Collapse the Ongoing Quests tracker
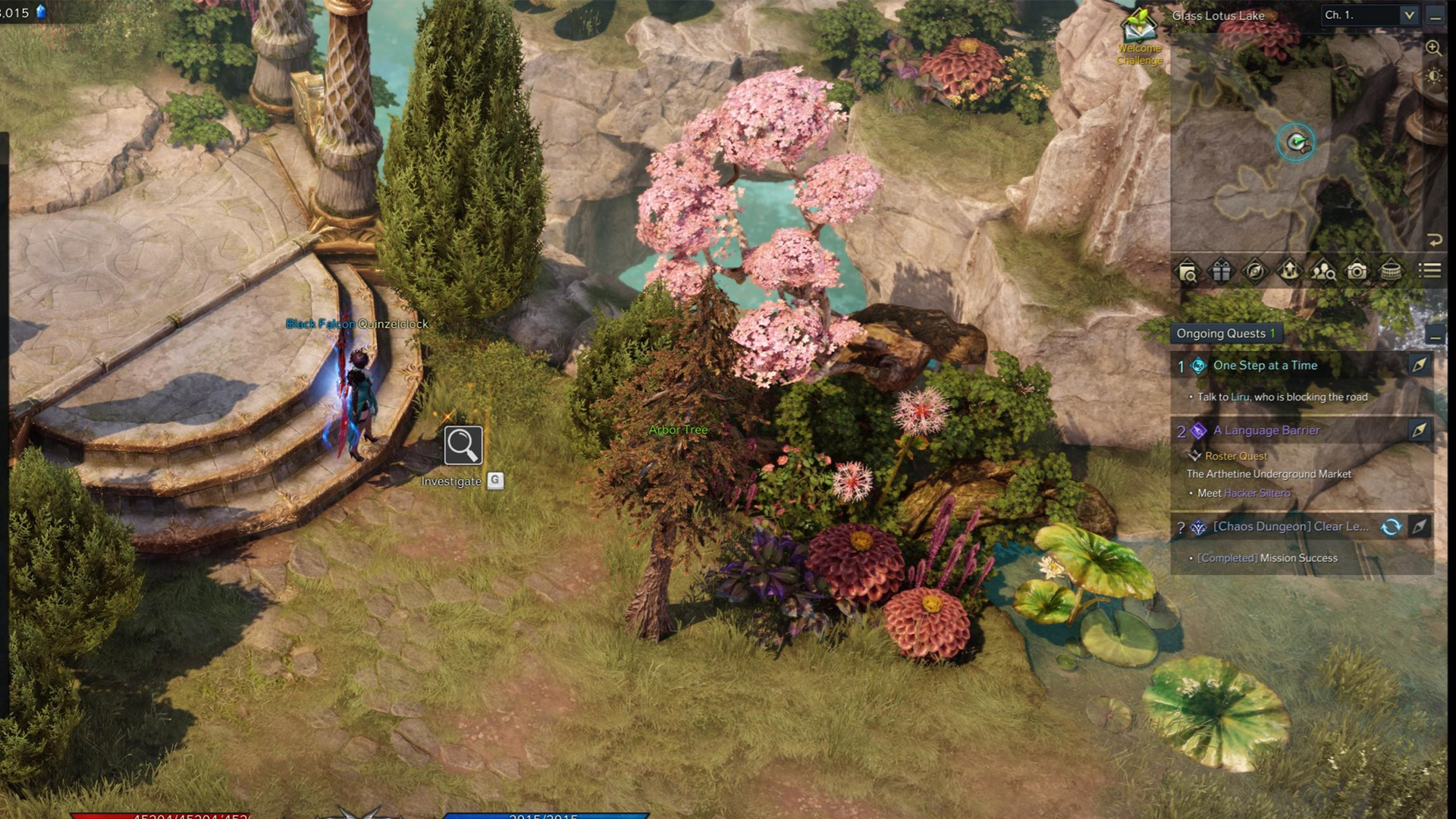Image resolution: width=1456 pixels, height=819 pixels. click(1434, 334)
